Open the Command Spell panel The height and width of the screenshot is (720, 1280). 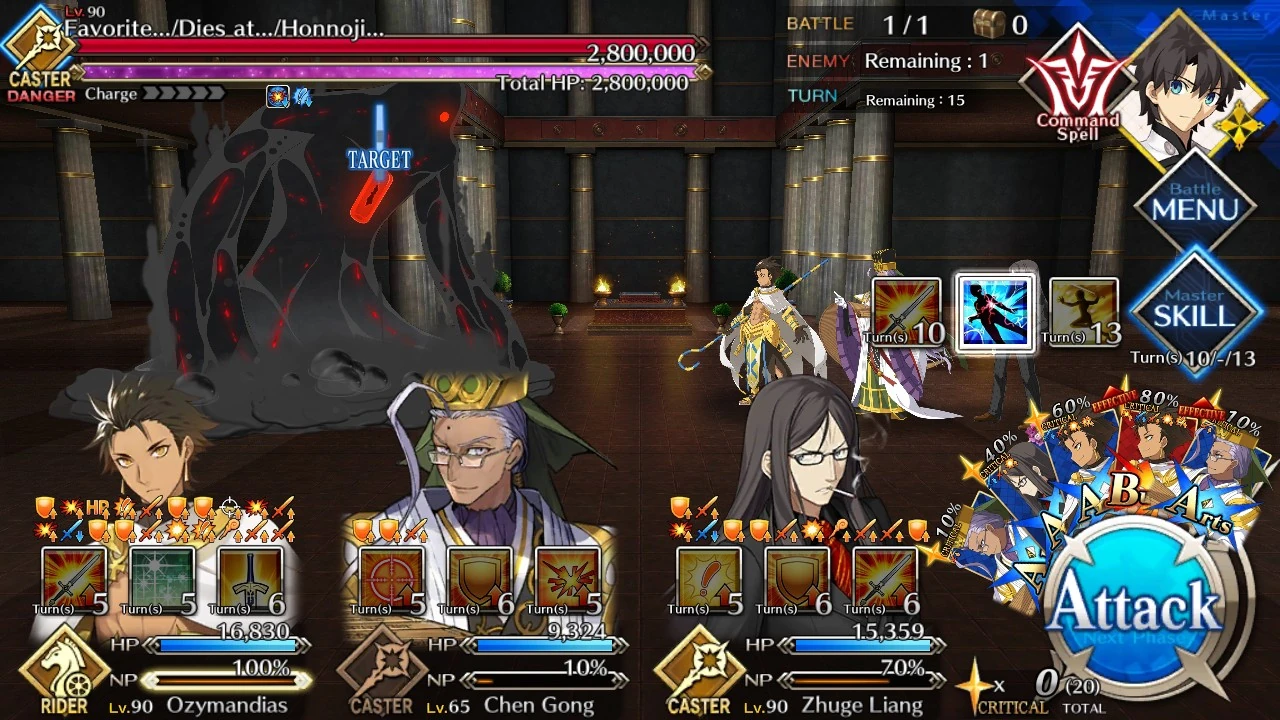[x=1077, y=75]
